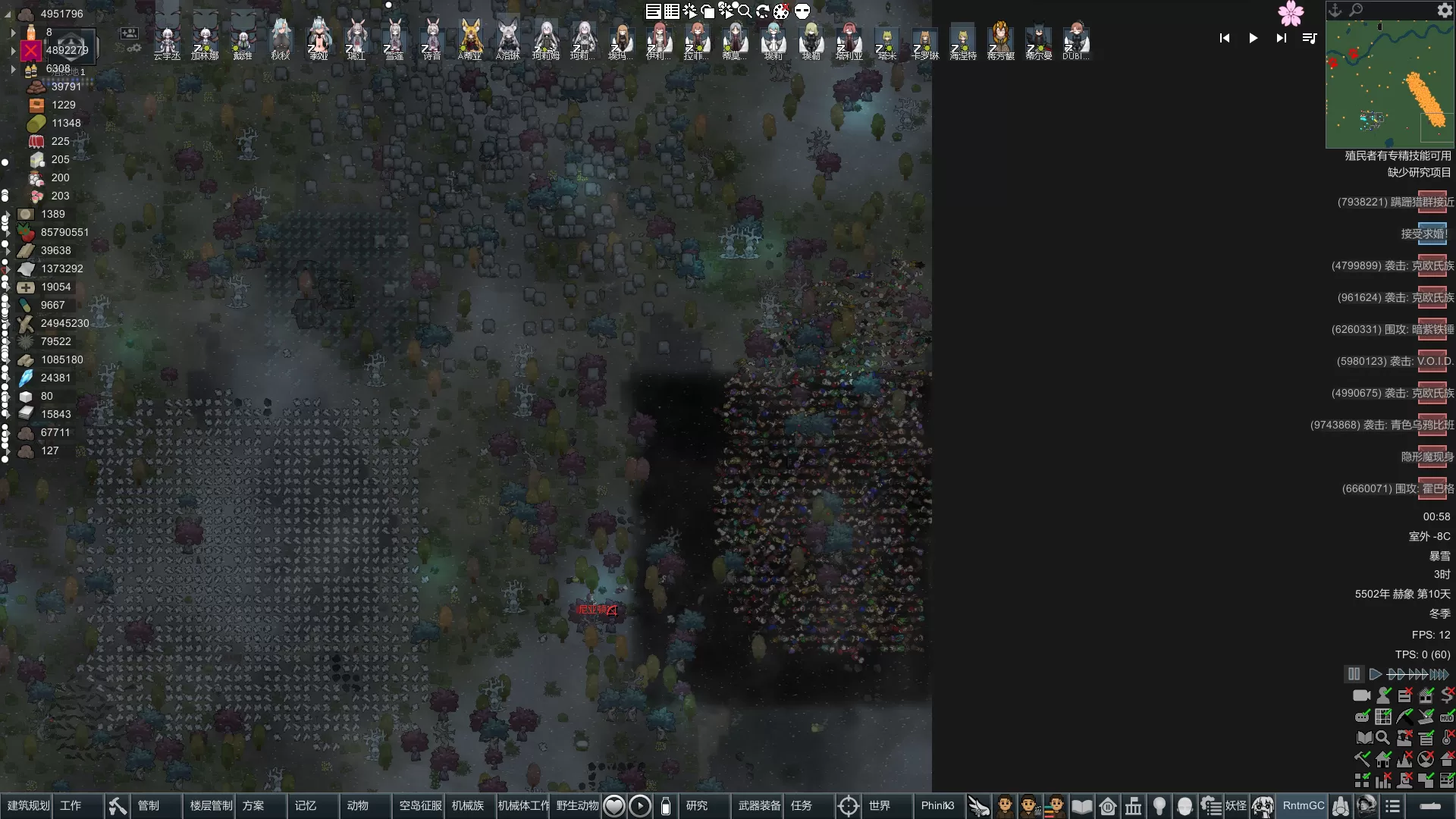Open the 机械族 mechanoids tab
This screenshot has width=1456, height=819.
point(467,806)
